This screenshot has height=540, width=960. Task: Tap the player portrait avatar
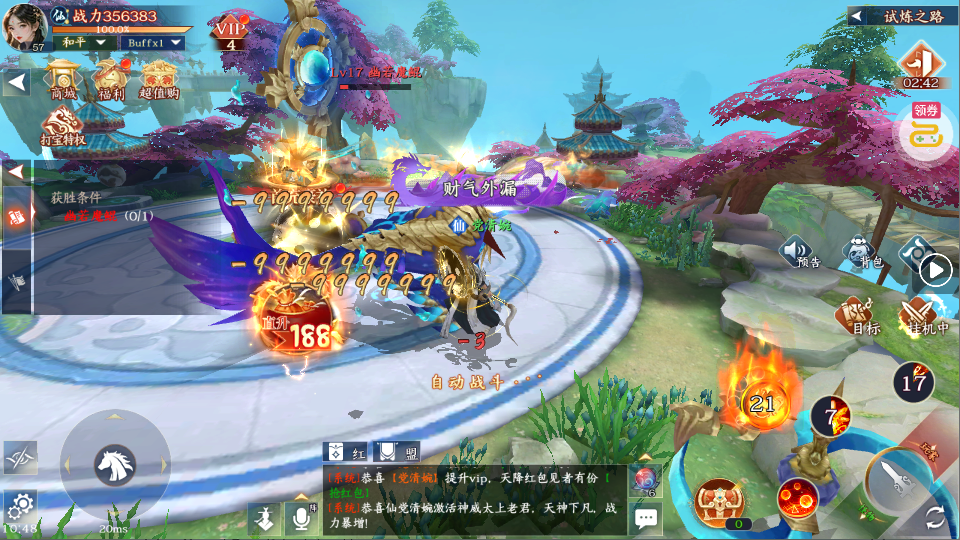[26, 25]
